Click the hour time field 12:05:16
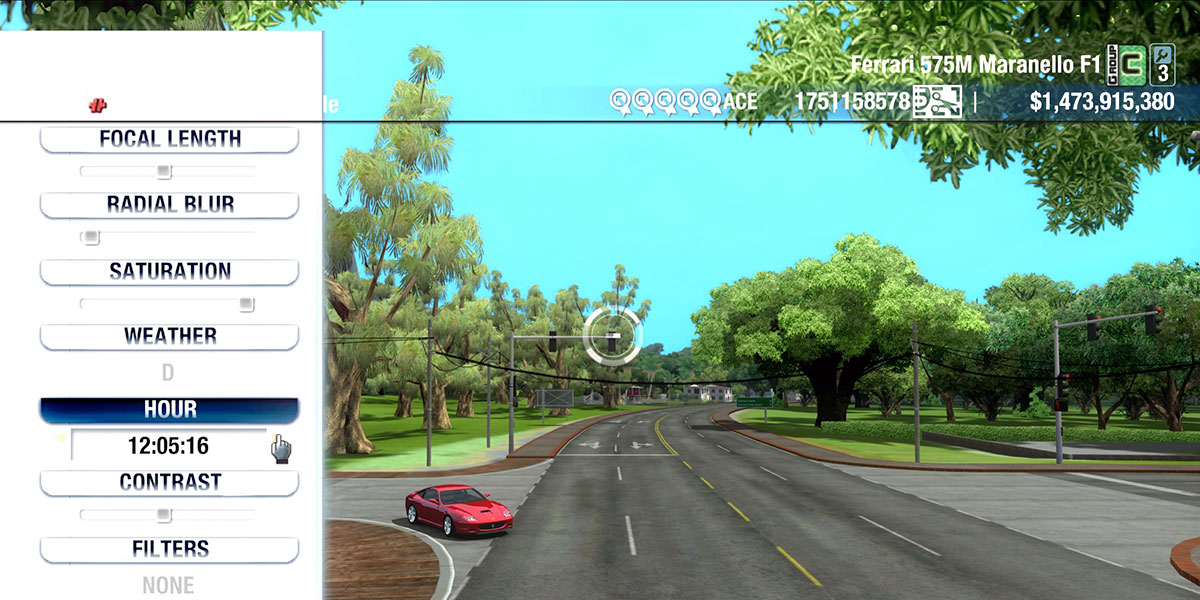The image size is (1200, 600). [x=168, y=445]
